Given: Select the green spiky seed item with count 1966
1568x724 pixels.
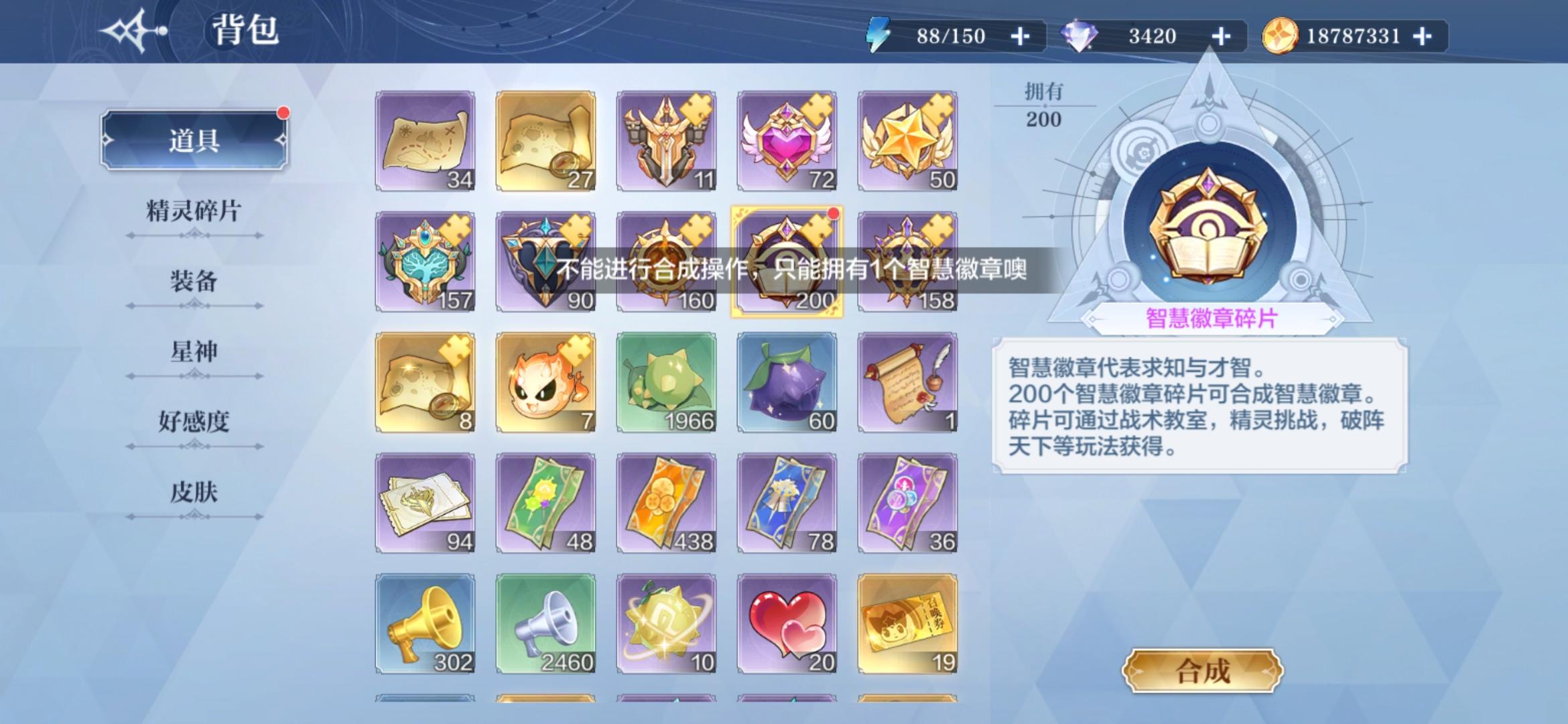Looking at the screenshot, I should point(667,379).
